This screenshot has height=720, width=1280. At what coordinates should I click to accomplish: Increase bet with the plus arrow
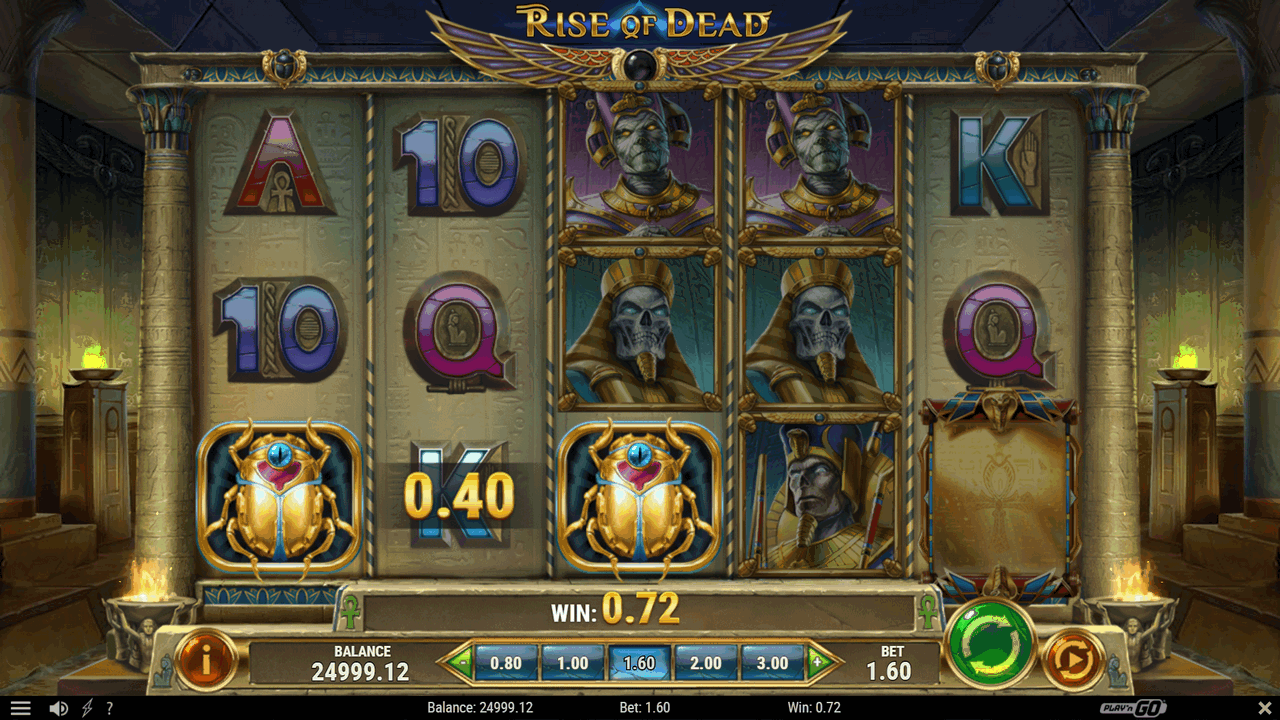point(819,661)
